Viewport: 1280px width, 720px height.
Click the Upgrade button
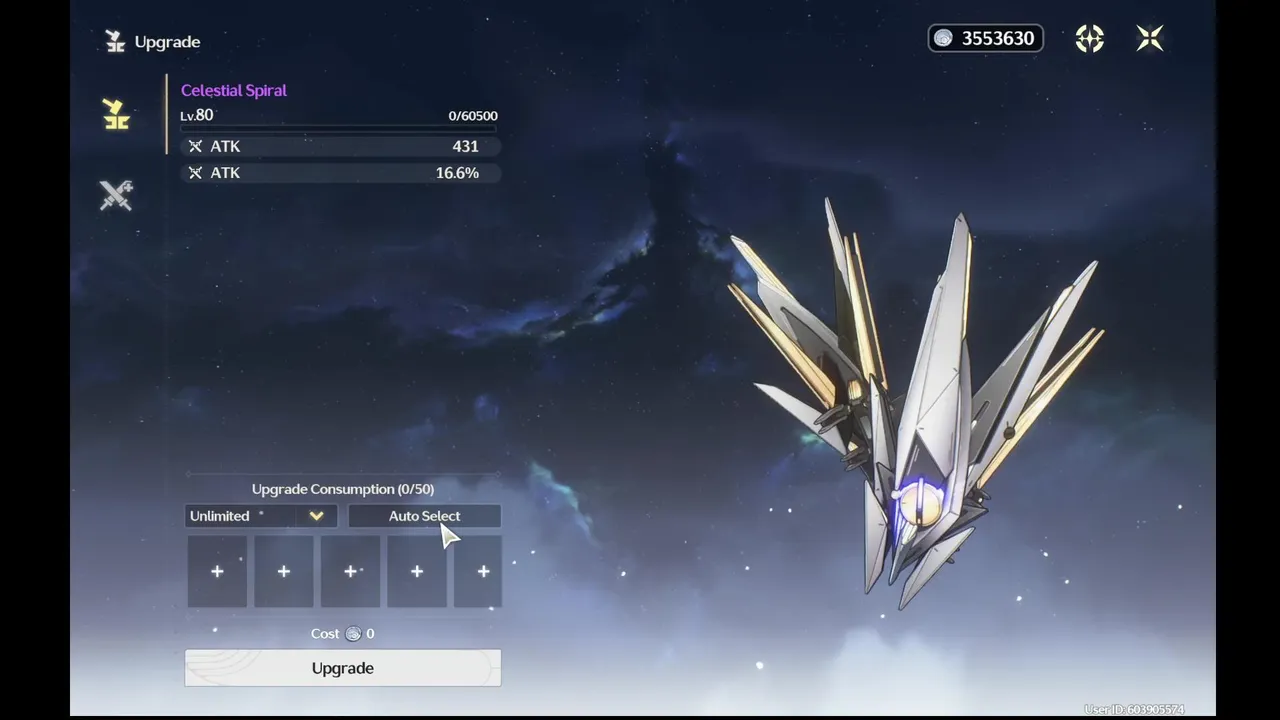342,668
